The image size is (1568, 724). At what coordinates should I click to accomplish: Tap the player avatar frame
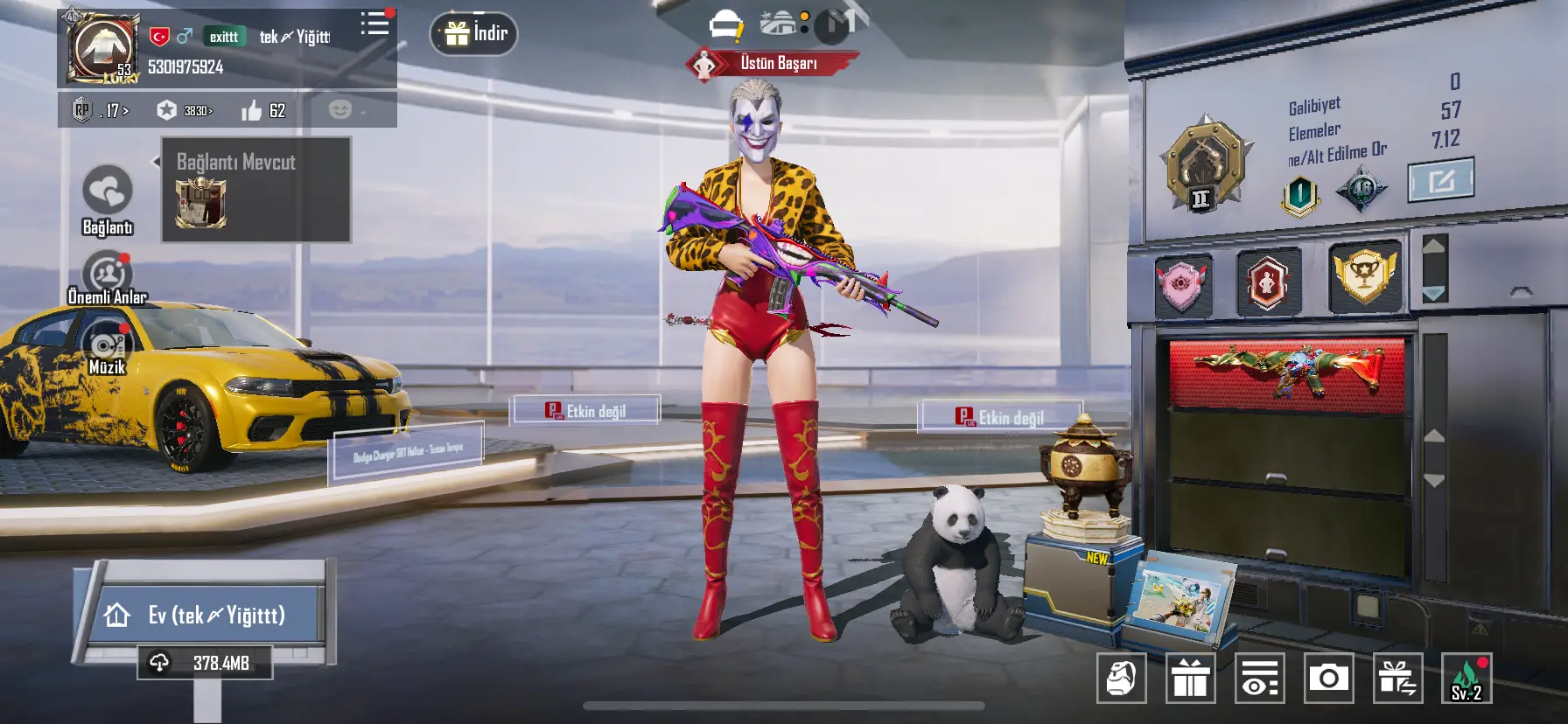click(x=102, y=49)
